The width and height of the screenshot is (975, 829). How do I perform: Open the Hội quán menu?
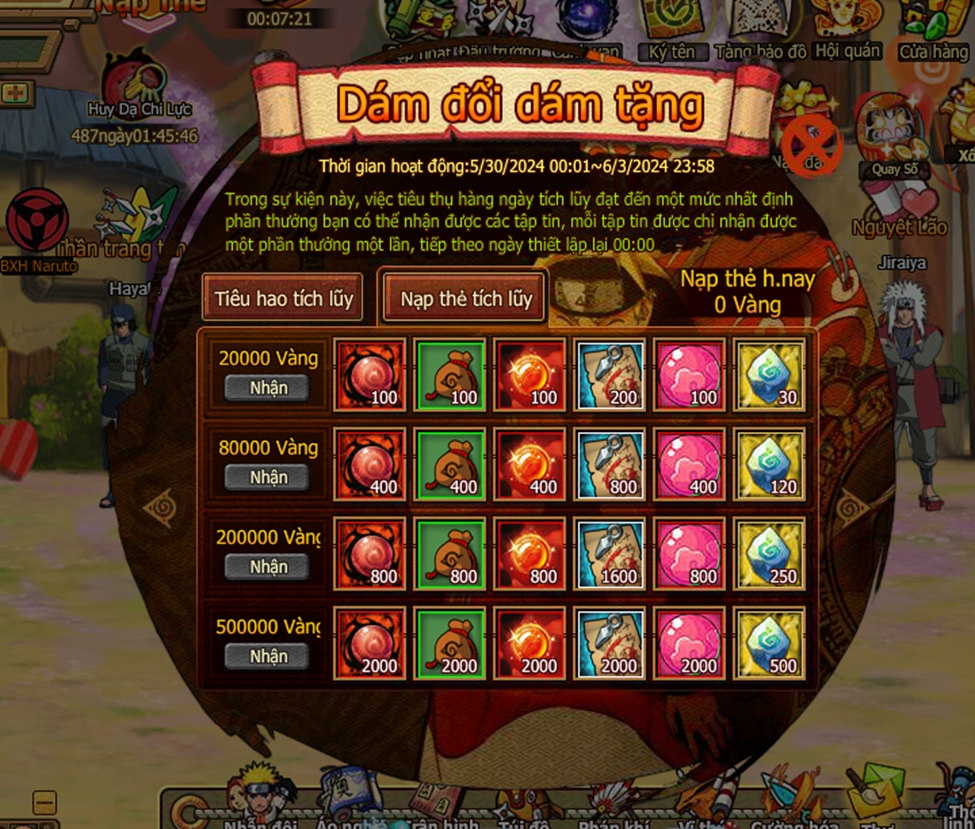pos(847,28)
